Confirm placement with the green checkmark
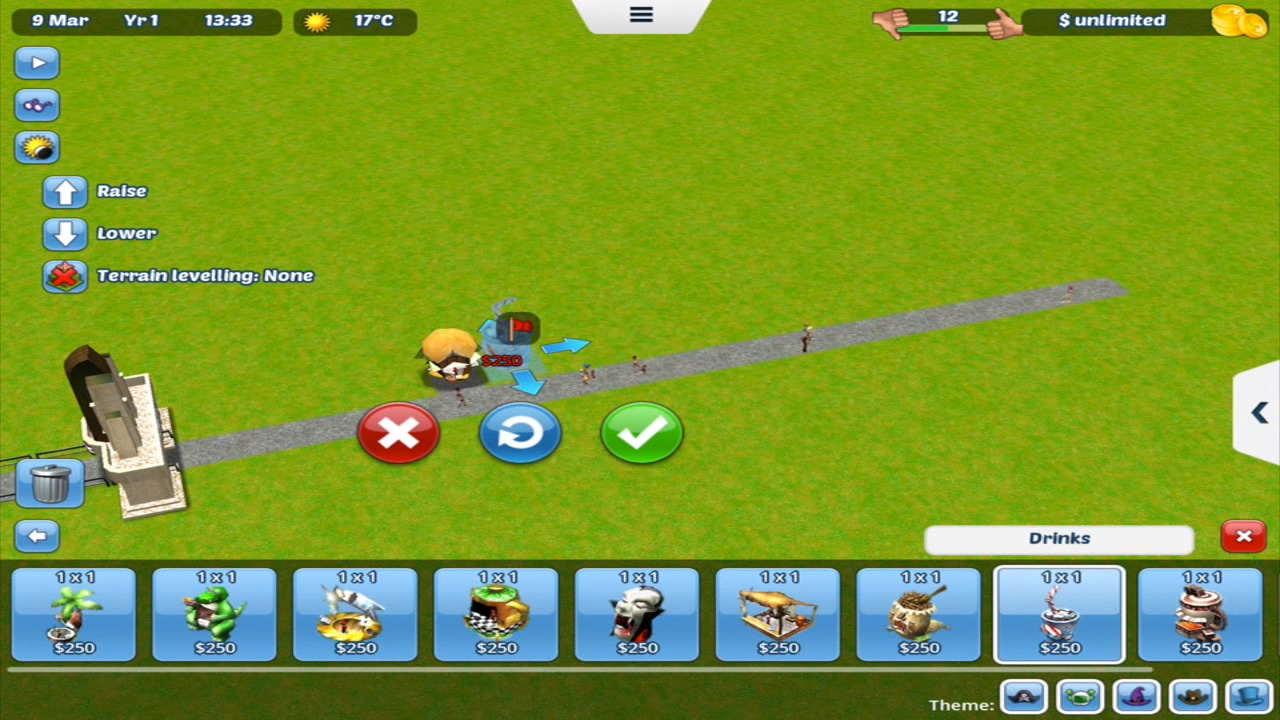Screen dimensions: 1280x720 pos(641,432)
